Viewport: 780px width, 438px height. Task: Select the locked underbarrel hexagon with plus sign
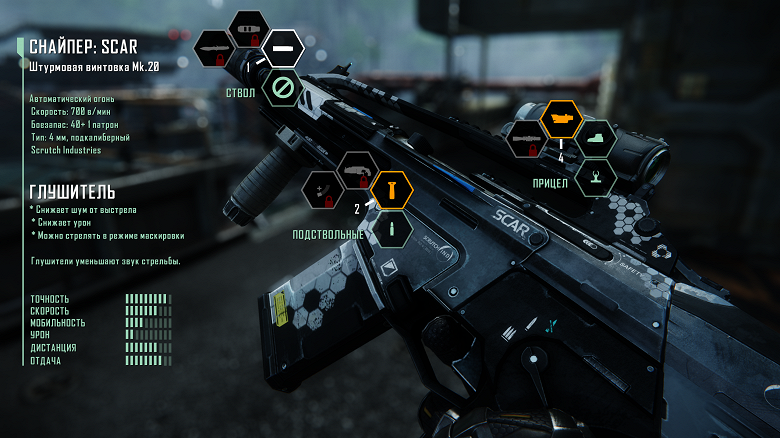coord(322,190)
